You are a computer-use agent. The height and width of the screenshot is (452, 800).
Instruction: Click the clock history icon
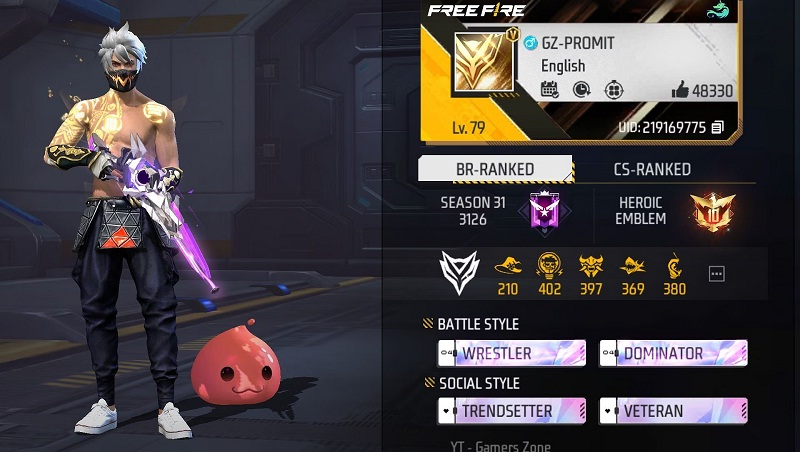pyautogui.click(x=581, y=90)
